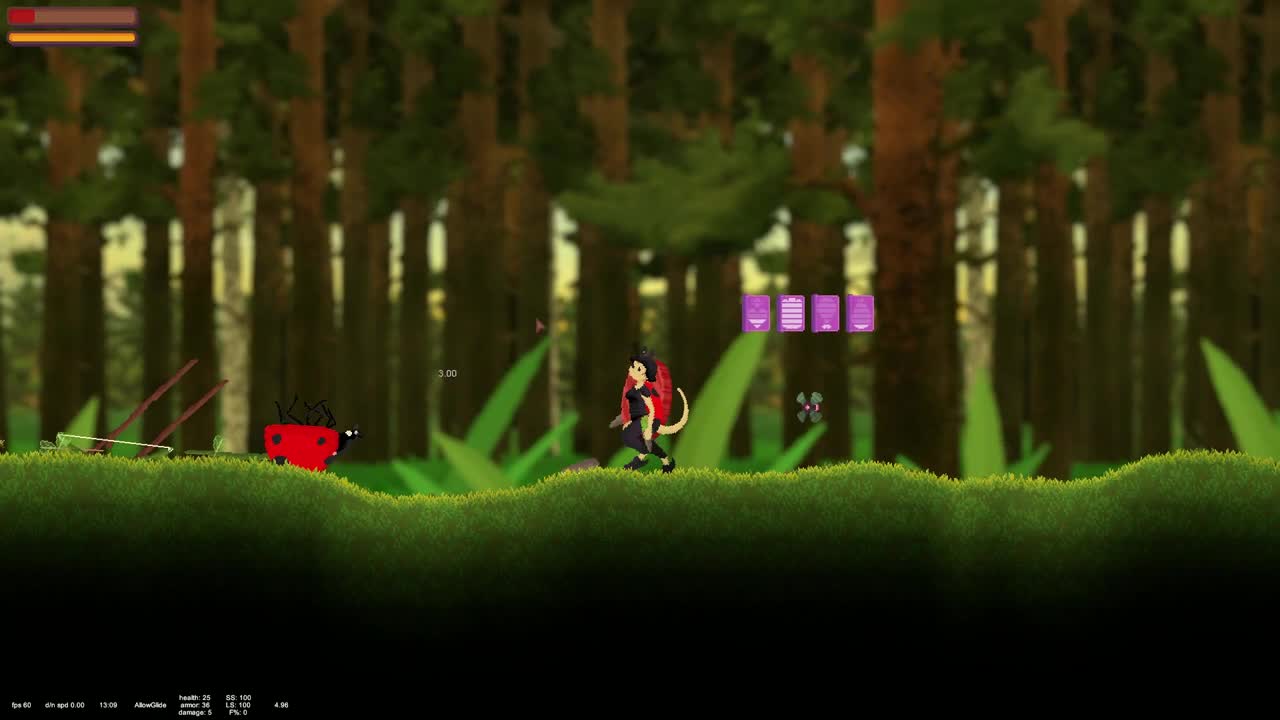The width and height of the screenshot is (1280, 720).
Task: Toggle the AllowGlide setting in the status bar
Action: (151, 704)
